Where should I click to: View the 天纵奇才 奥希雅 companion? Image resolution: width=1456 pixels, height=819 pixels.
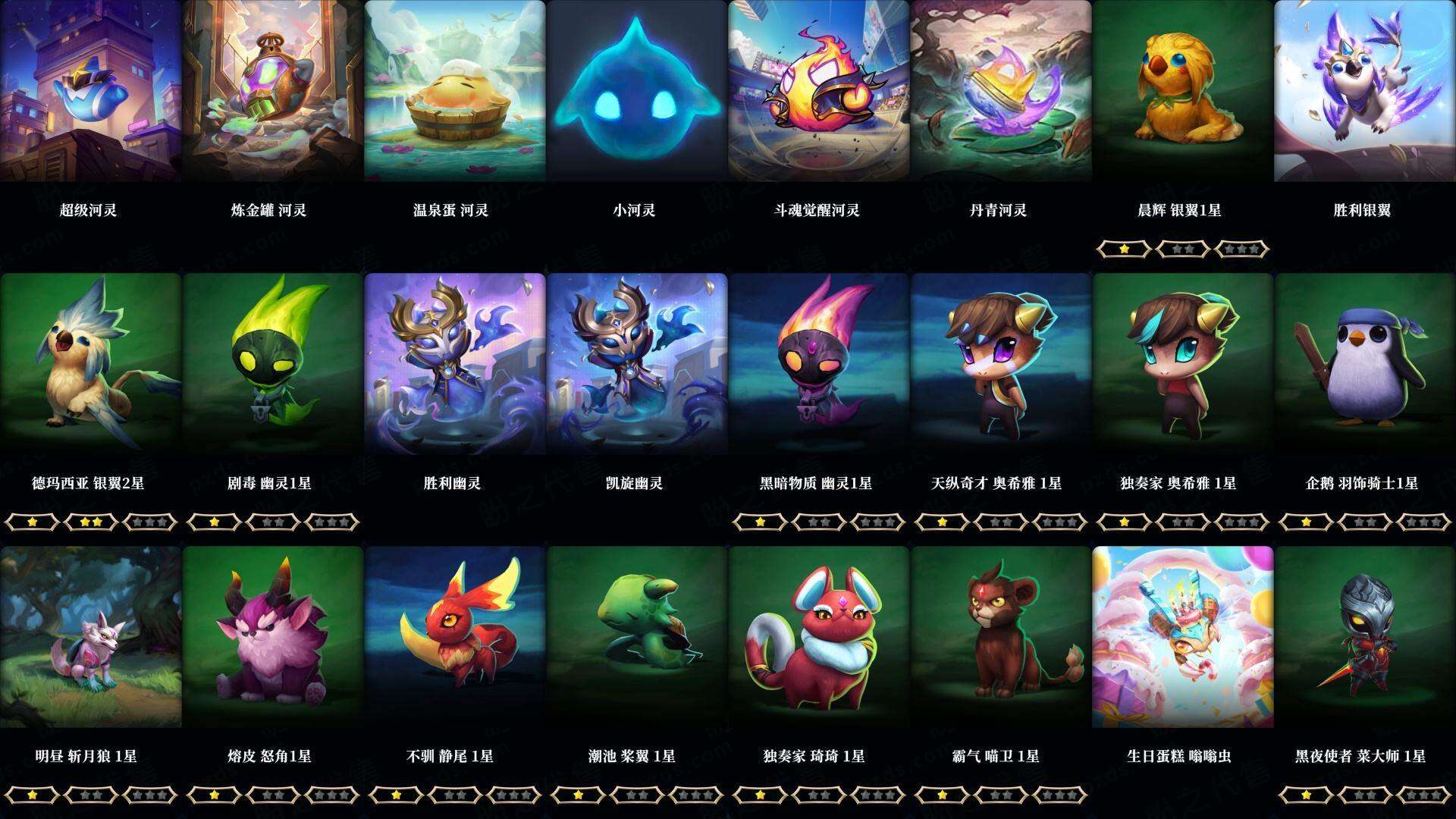tap(1001, 364)
